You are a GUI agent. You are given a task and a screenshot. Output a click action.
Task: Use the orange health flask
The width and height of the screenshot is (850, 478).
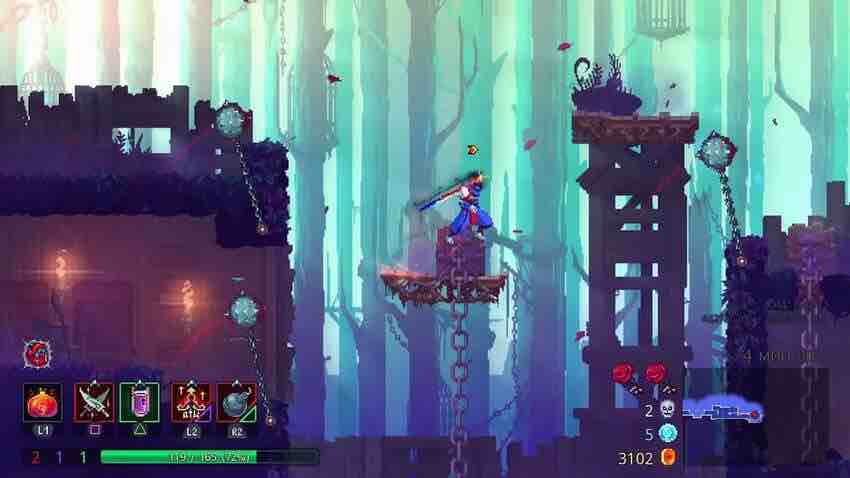[x=43, y=402]
